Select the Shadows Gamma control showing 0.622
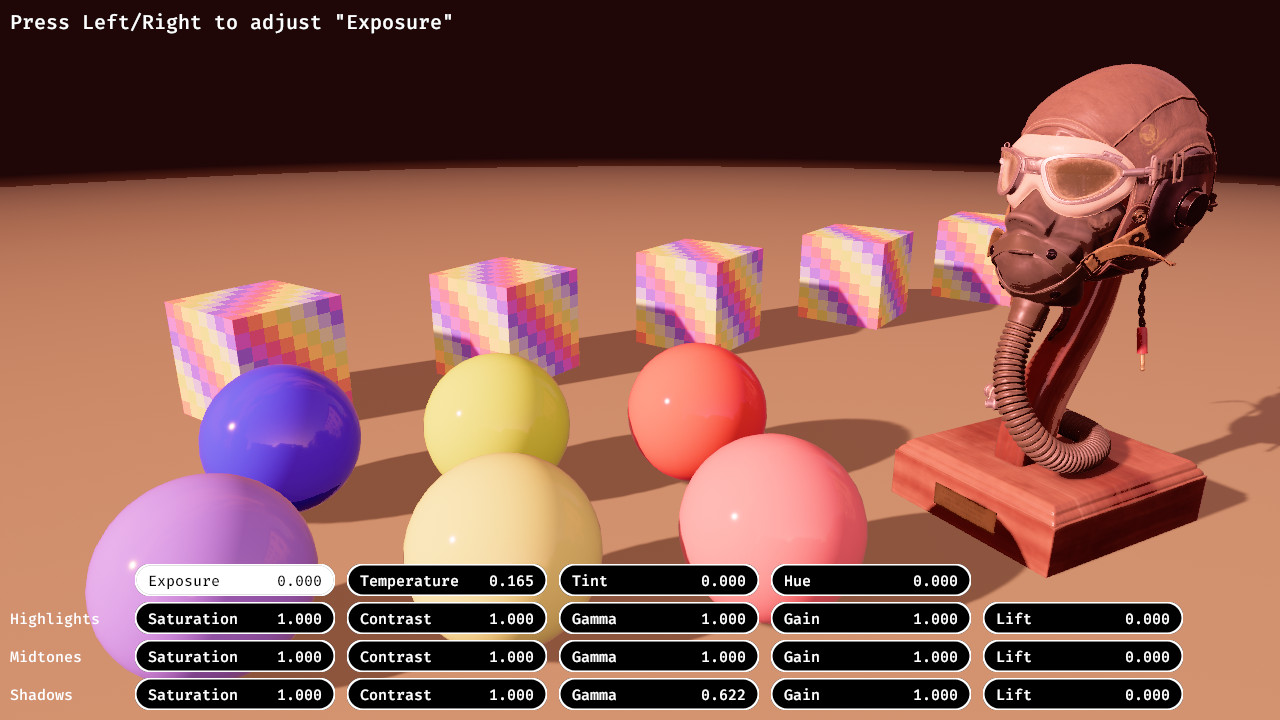Screen dimensions: 1280x720 (658, 694)
